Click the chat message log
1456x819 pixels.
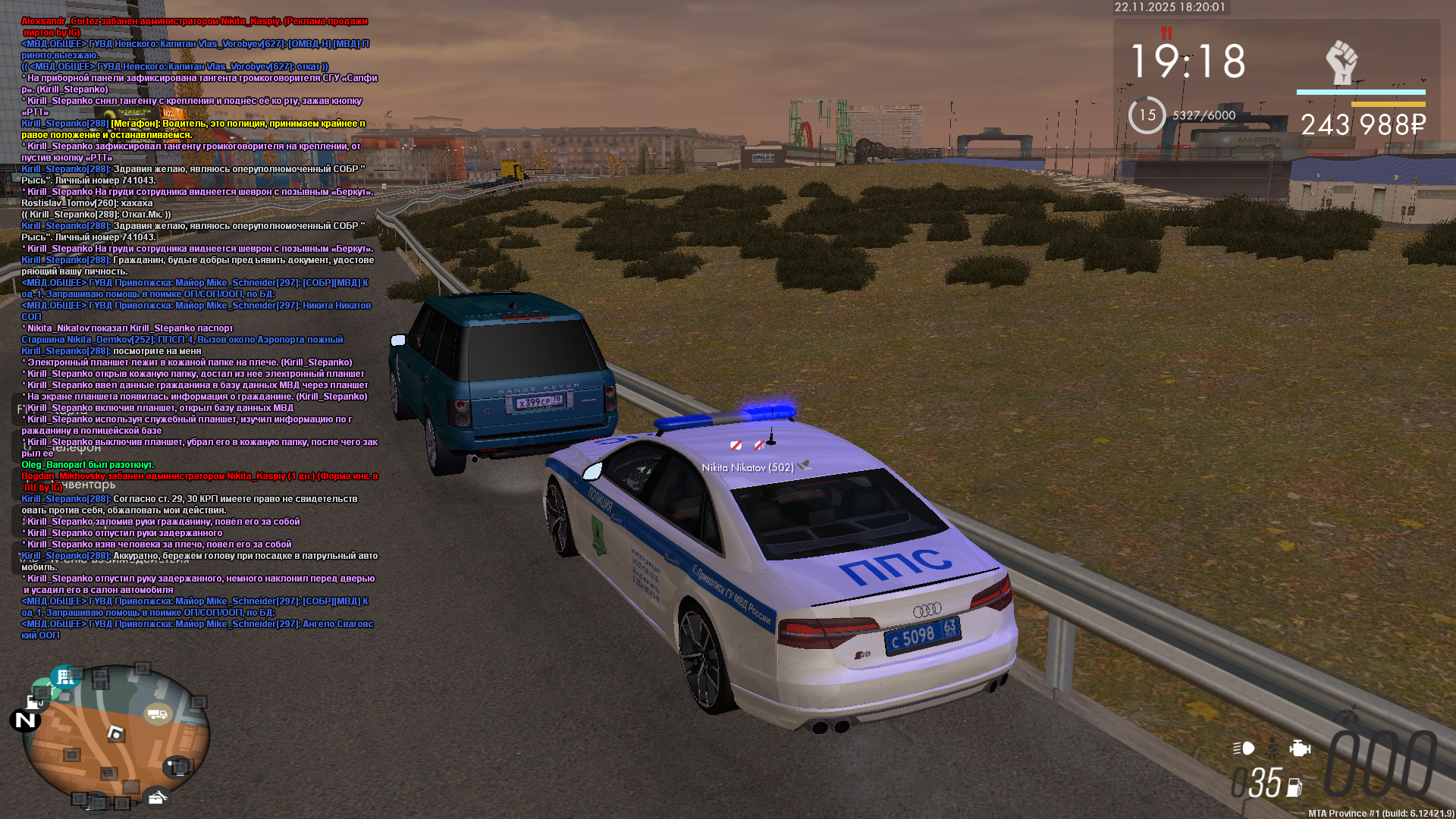pyautogui.click(x=199, y=328)
